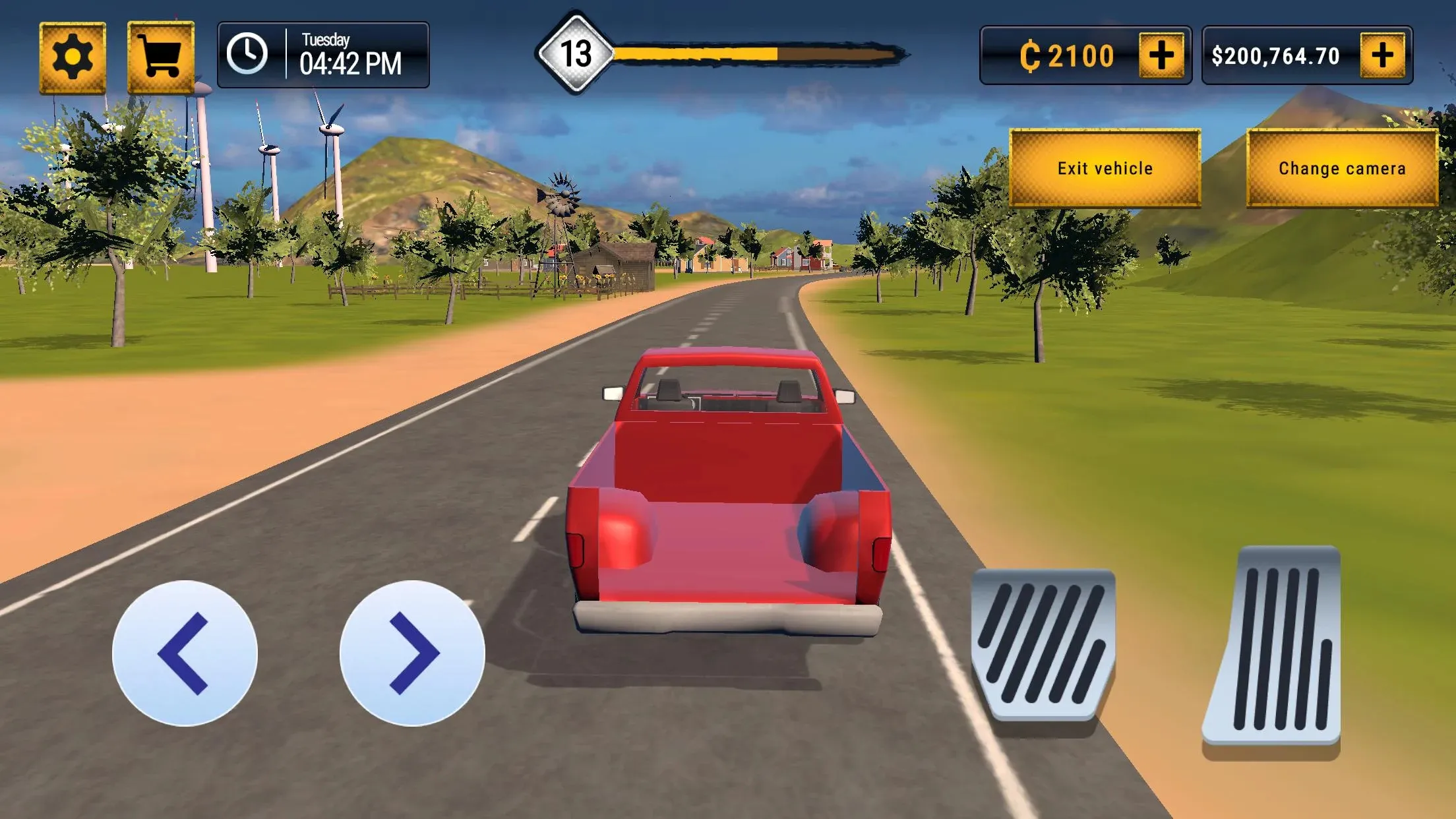Click the Exit vehicle button
Image resolution: width=1456 pixels, height=819 pixels.
[1105, 168]
